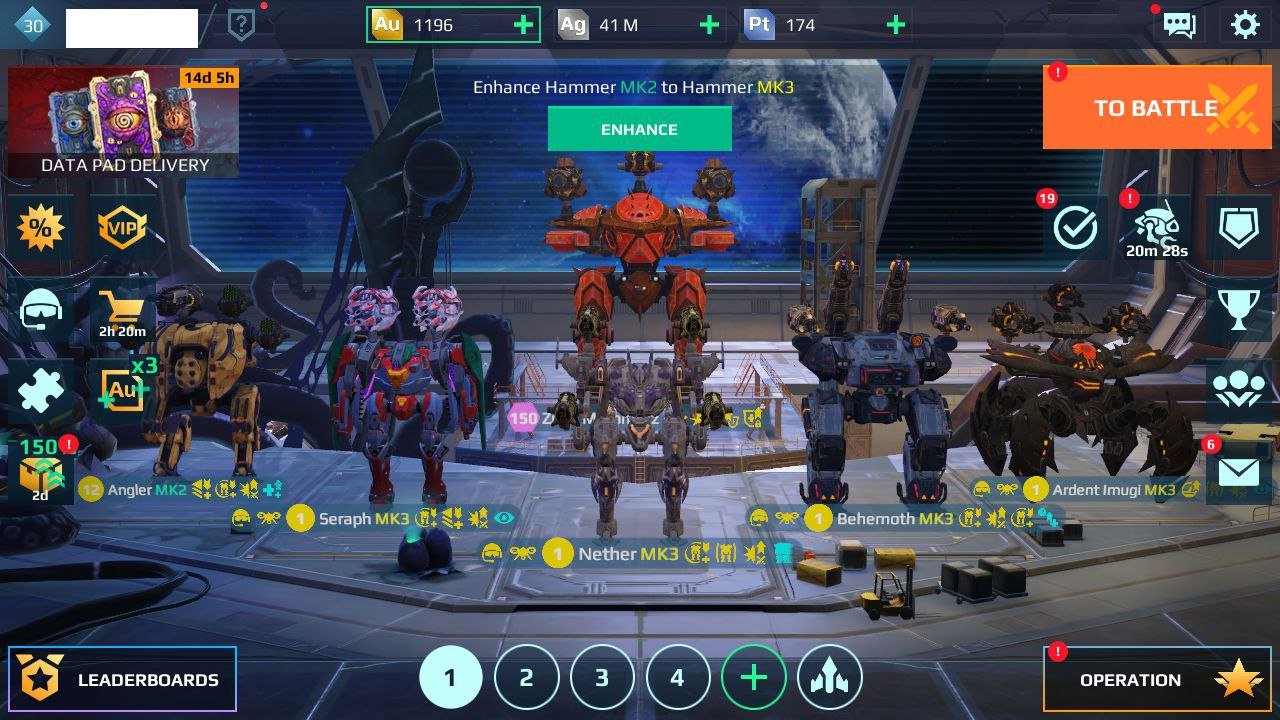Image resolution: width=1280 pixels, height=720 pixels.
Task: Open the trophy leagues menu
Action: pyautogui.click(x=1238, y=310)
